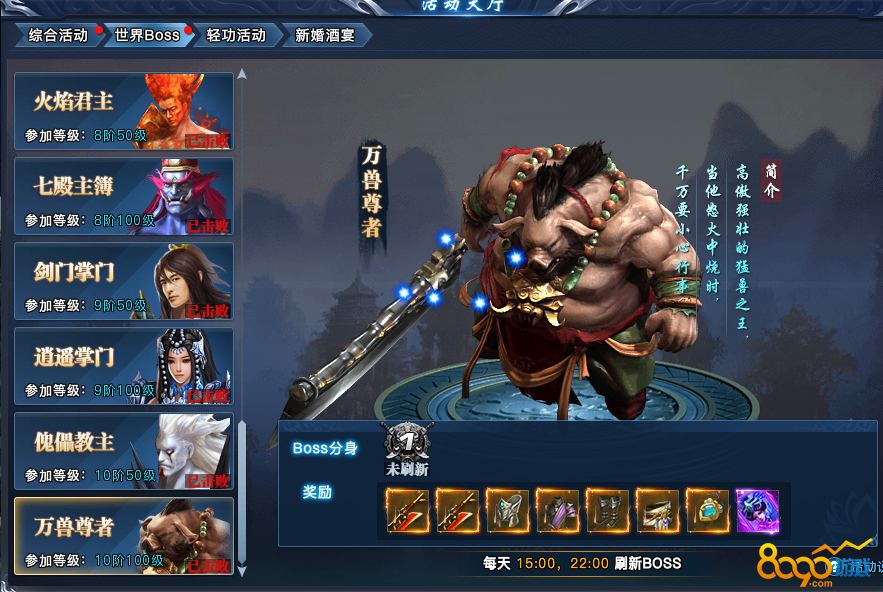
Task: Choose the 火焰君主 boss entry
Action: (124, 111)
